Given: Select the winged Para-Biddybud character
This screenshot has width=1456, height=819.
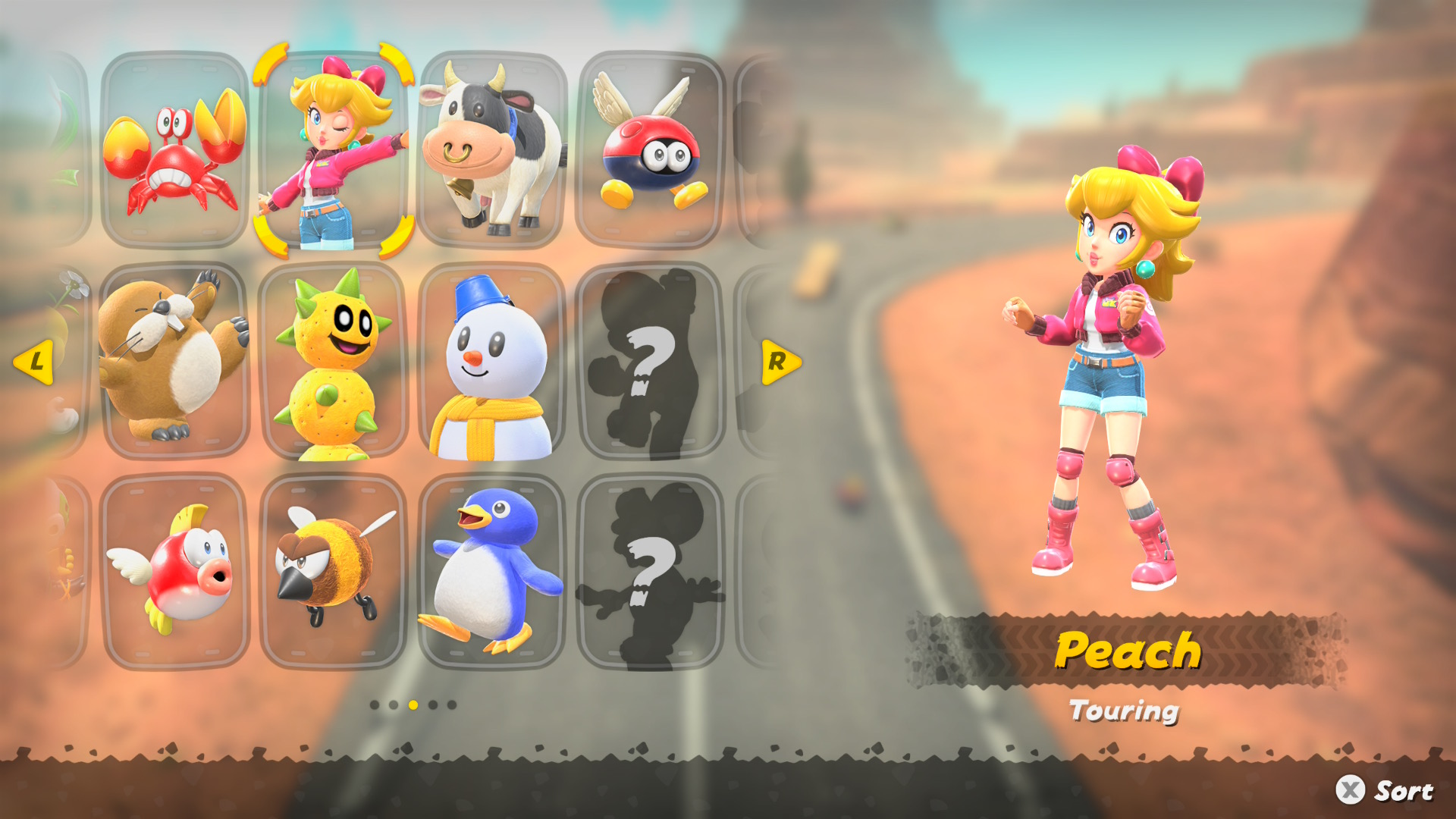Looking at the screenshot, I should pyautogui.click(x=651, y=150).
